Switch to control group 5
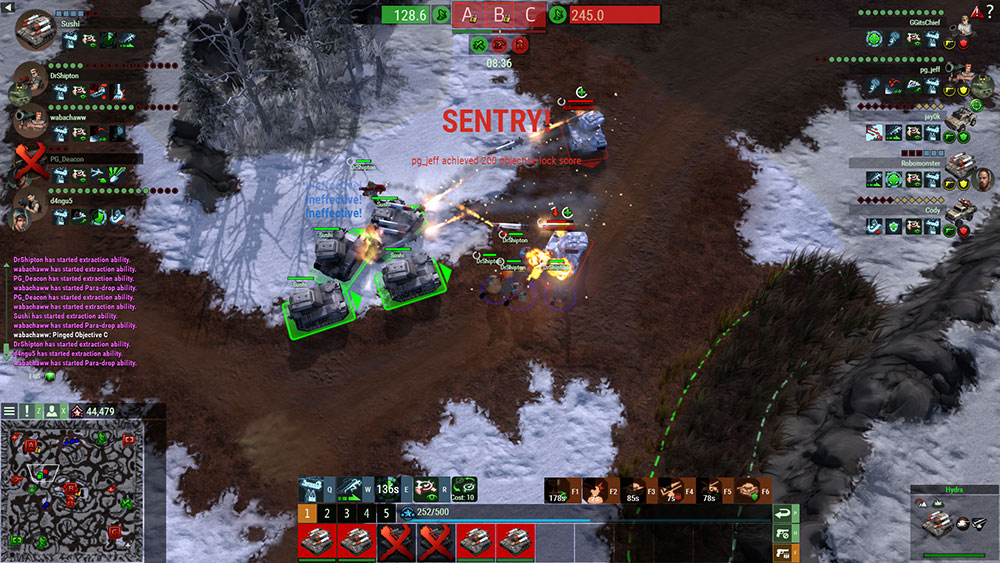 [x=386, y=513]
